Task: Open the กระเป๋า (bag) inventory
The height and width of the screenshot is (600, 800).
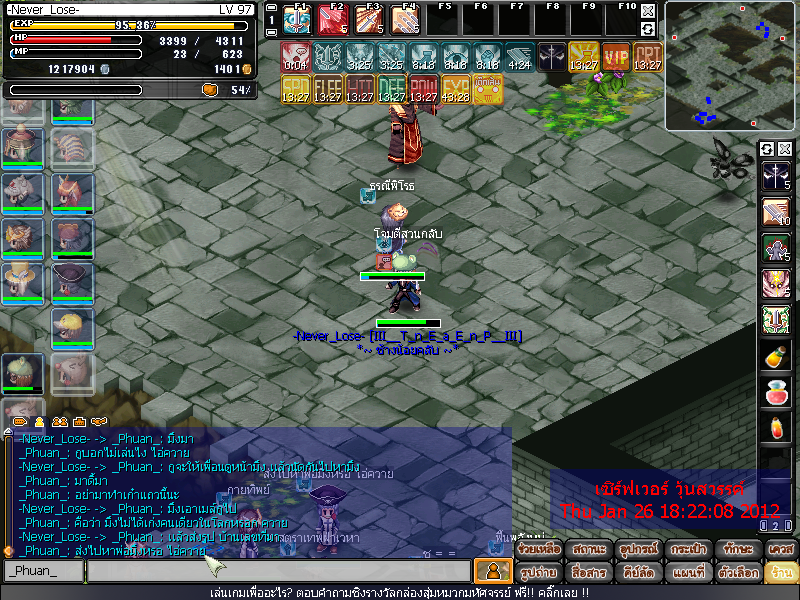Action: 686,550
